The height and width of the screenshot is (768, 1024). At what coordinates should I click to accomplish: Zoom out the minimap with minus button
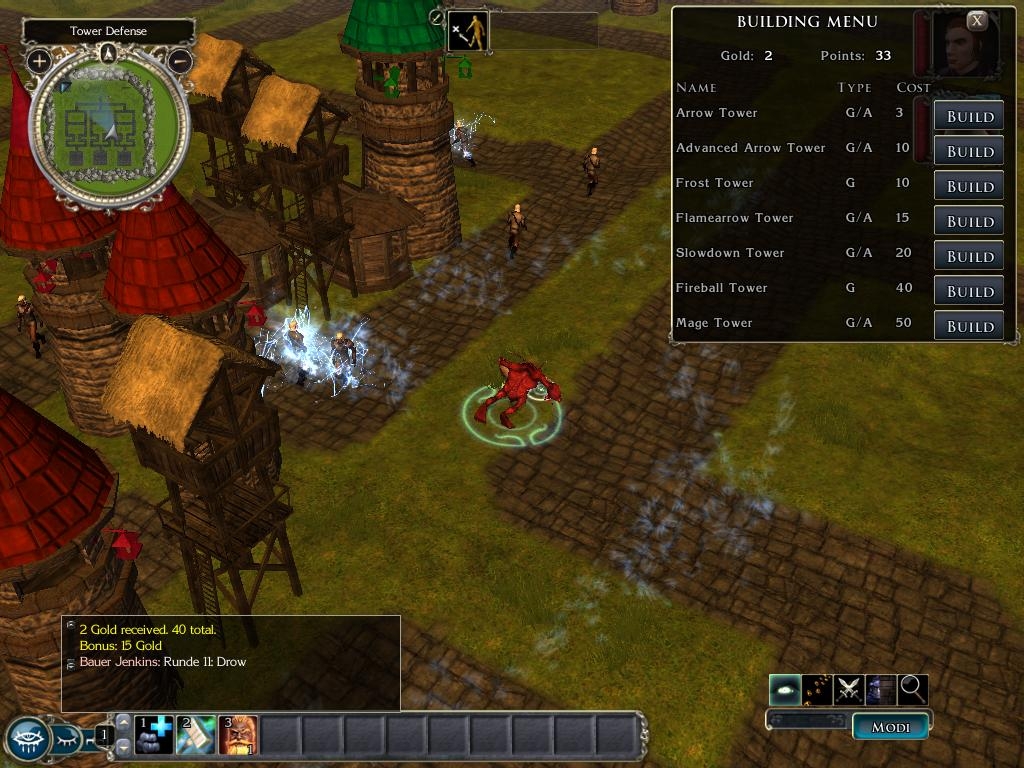(179, 61)
